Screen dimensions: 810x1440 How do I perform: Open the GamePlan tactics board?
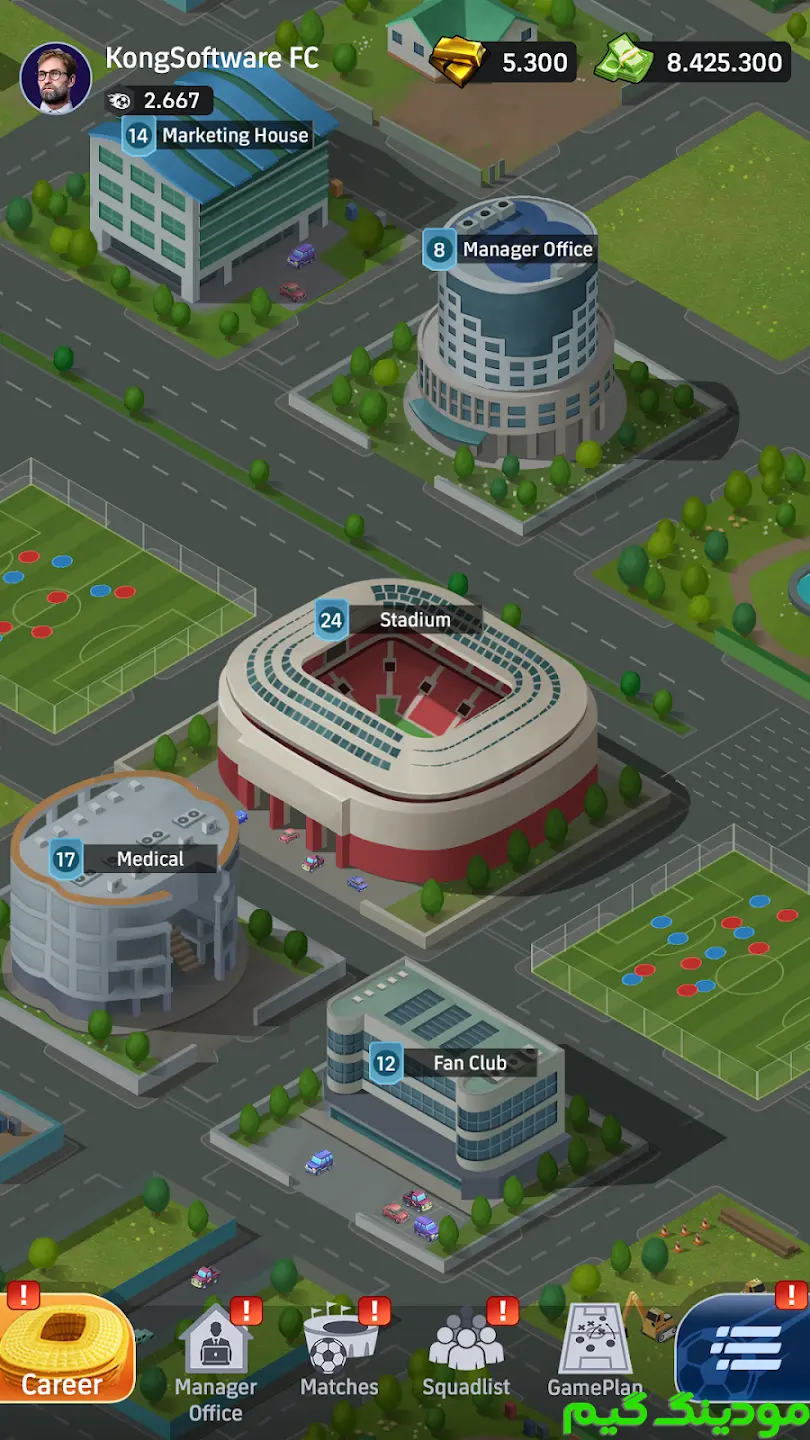coord(595,1350)
